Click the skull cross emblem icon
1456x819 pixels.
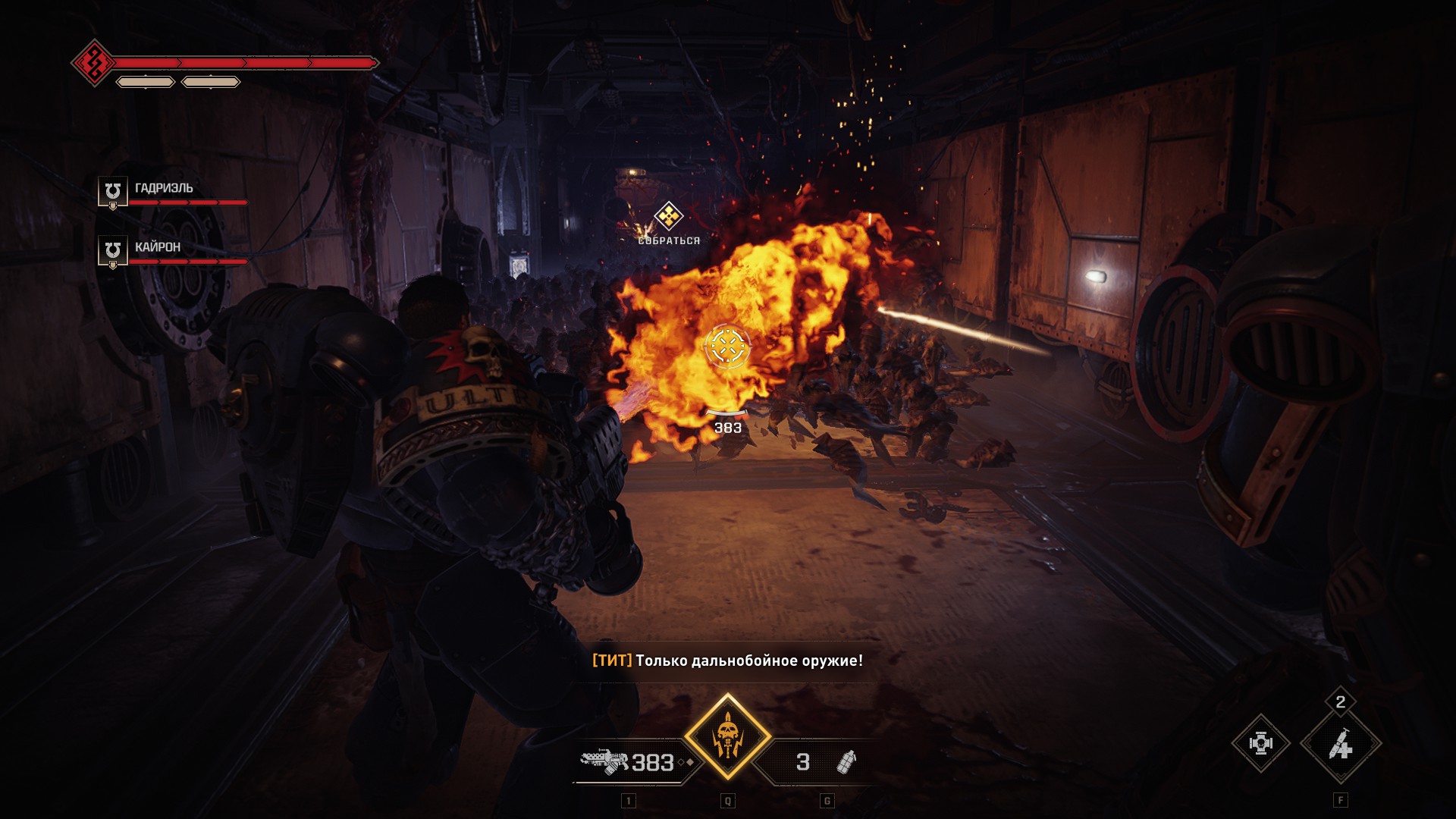tap(1260, 744)
